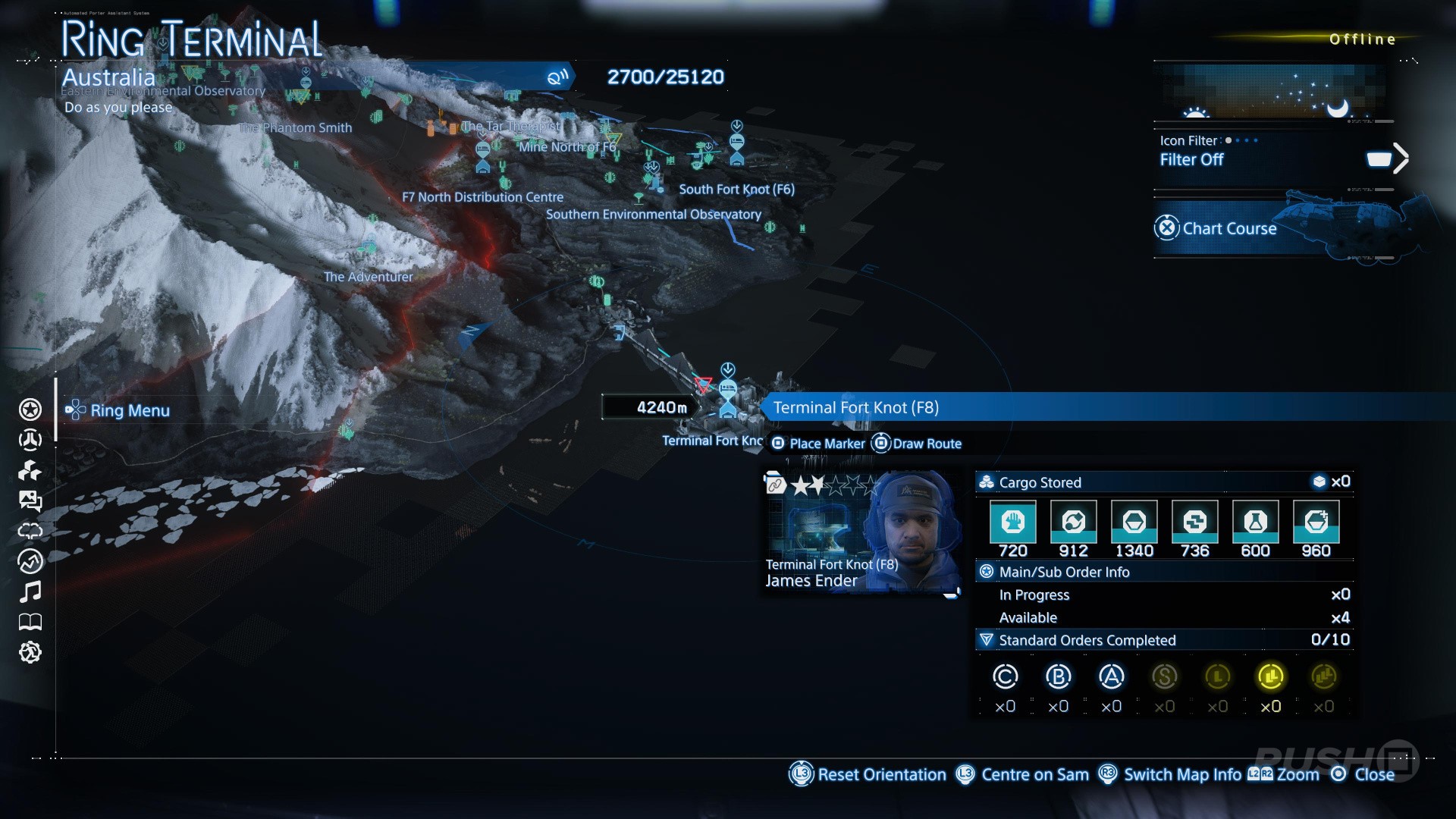Open the gear-shaped system settings icon
This screenshot has width=1456, height=819.
click(30, 652)
